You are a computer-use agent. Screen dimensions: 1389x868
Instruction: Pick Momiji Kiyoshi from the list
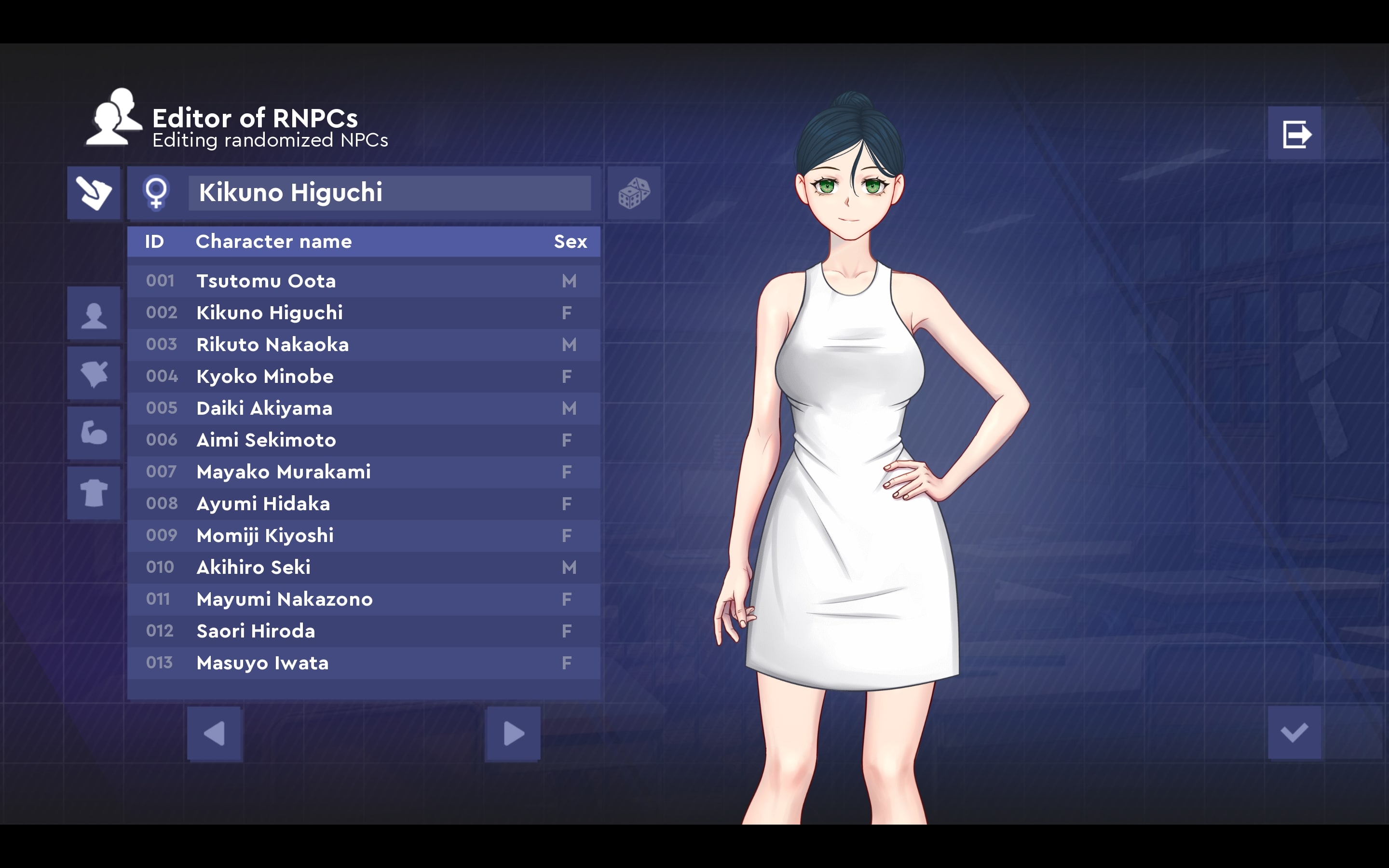[363, 536]
